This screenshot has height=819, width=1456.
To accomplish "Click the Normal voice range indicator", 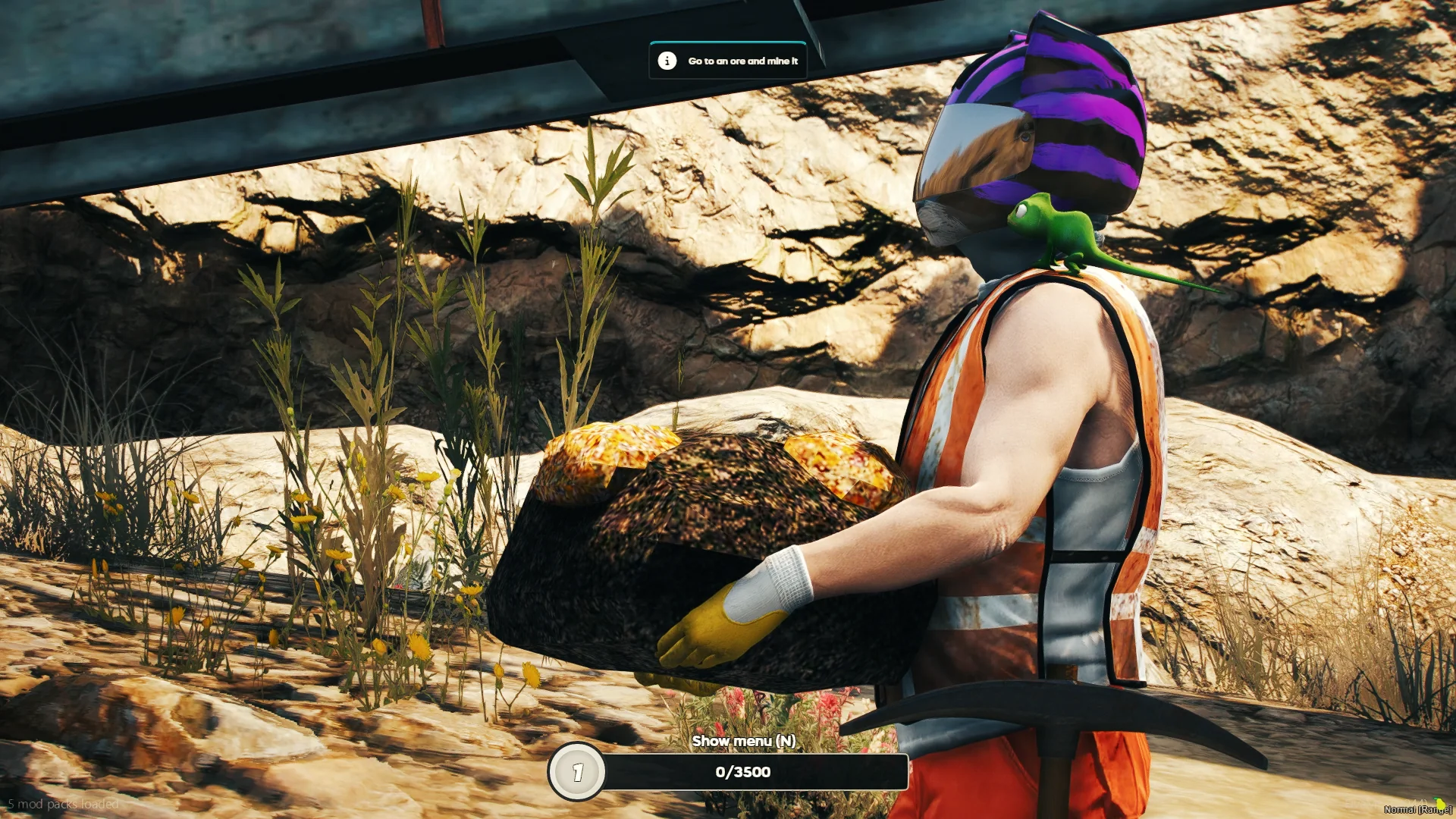I will (1417, 809).
